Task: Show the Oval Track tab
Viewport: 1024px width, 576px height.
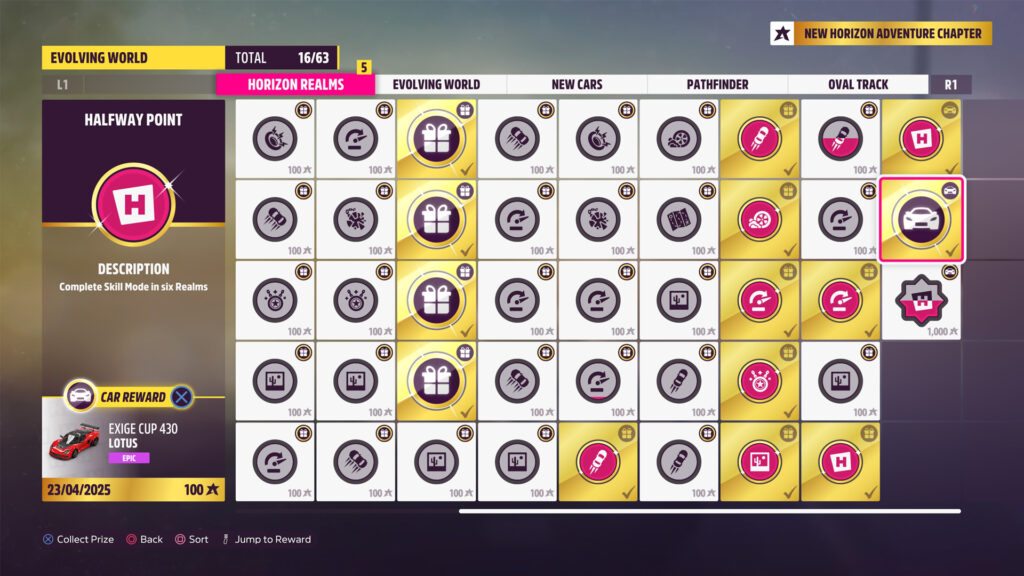Action: 858,85
